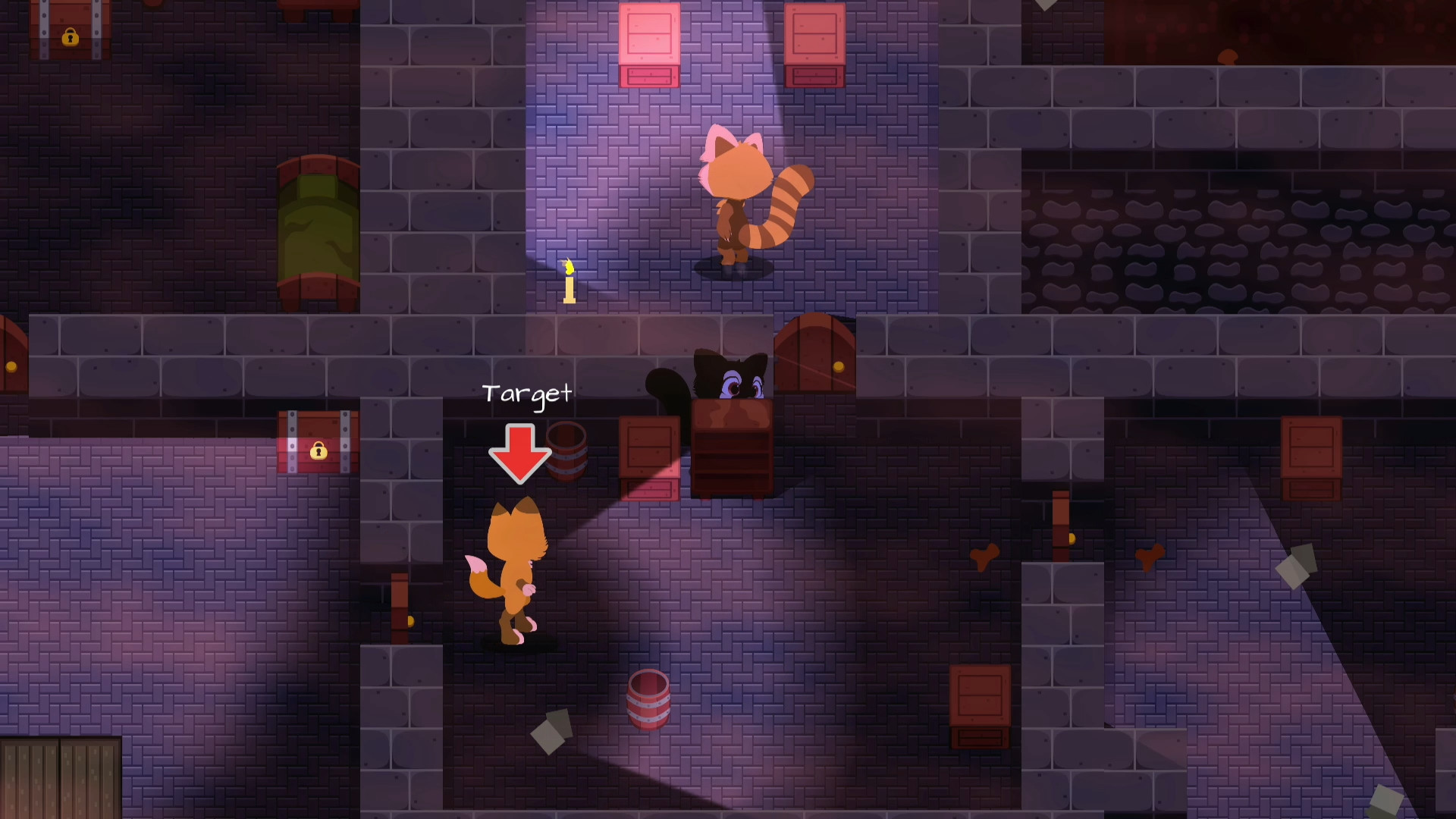
Task: Click the 'Target' text label
Action: point(526,394)
